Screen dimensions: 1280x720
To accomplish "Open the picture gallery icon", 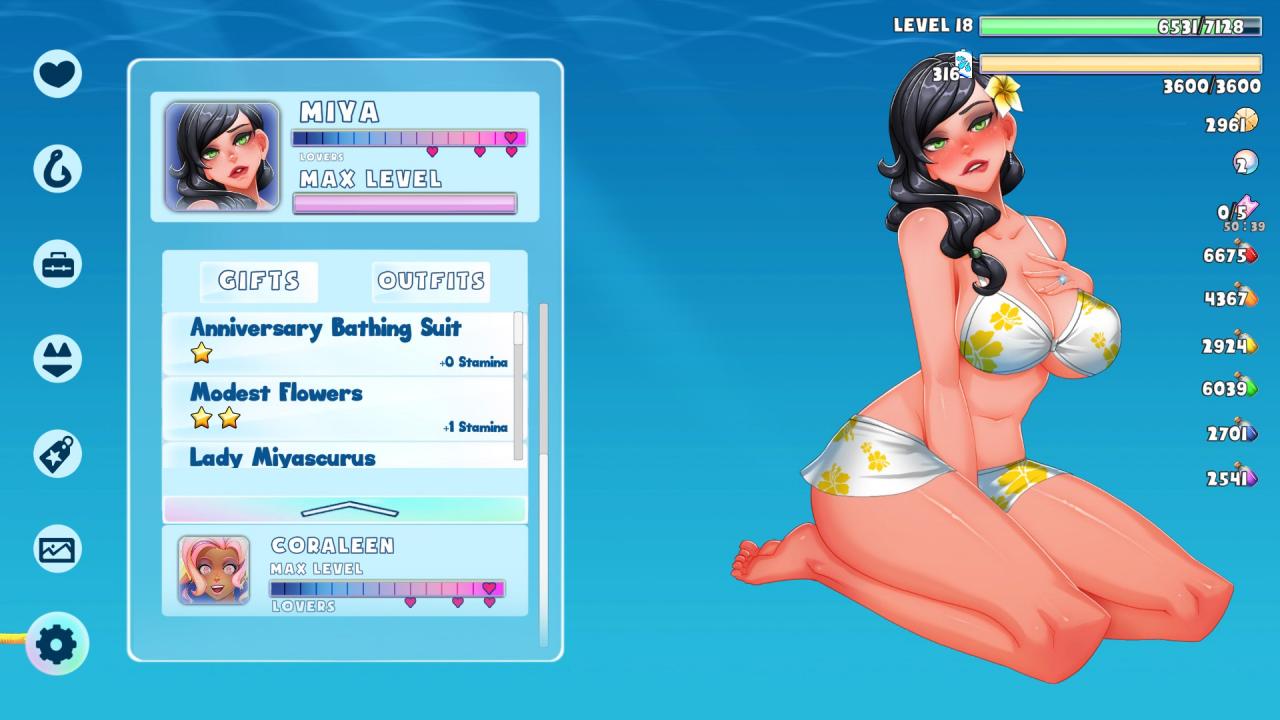I will tap(57, 549).
